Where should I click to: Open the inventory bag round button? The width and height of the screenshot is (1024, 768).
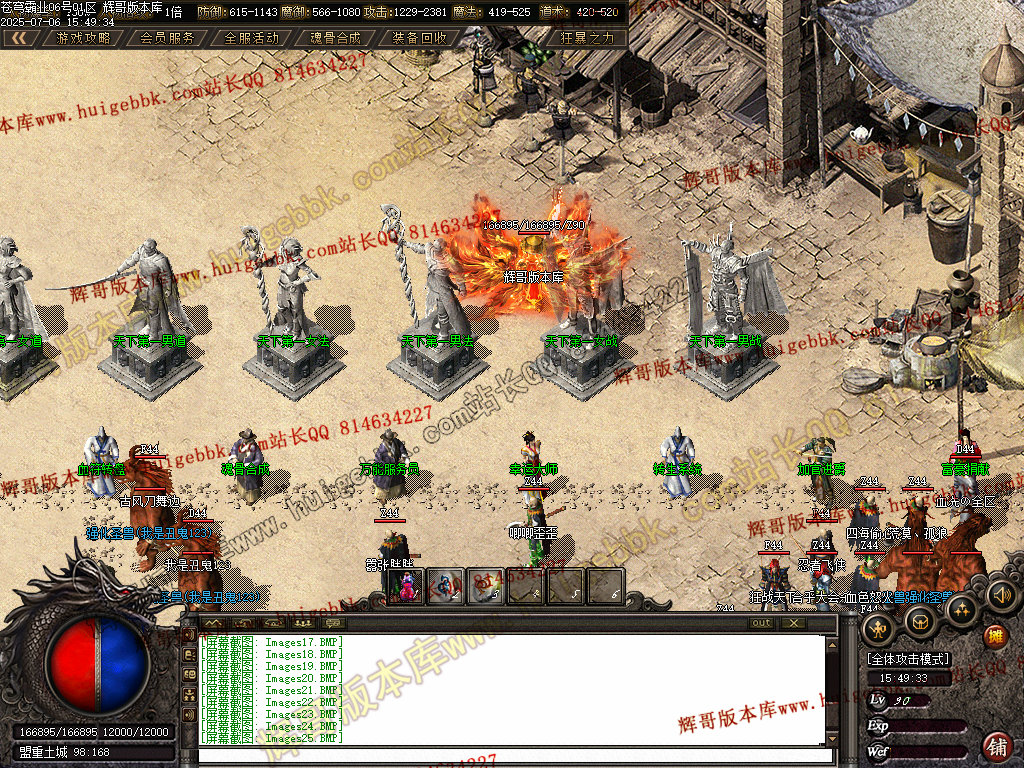point(919,620)
